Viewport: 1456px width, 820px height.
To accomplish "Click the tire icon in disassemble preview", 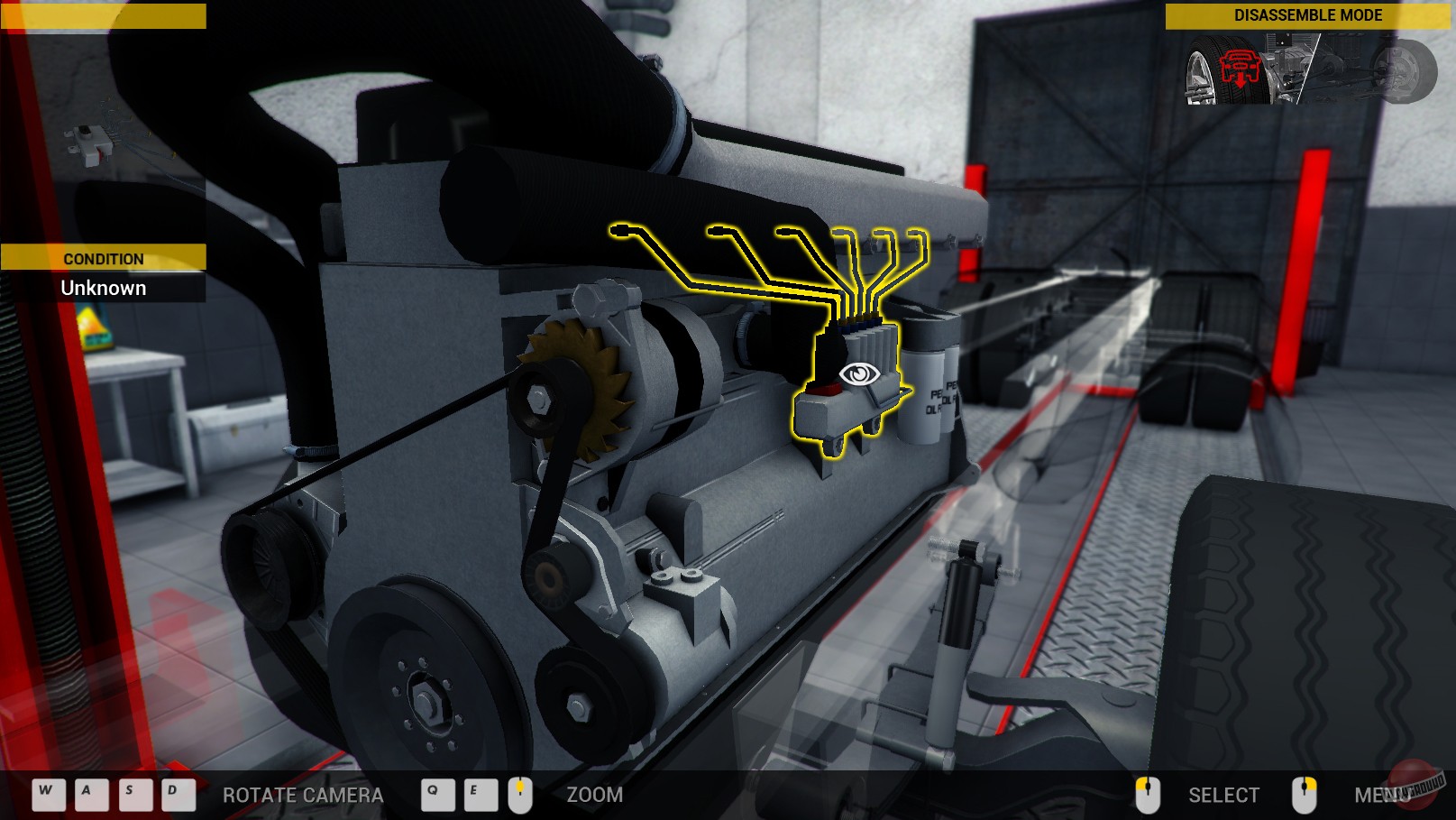I will (x=1204, y=69).
